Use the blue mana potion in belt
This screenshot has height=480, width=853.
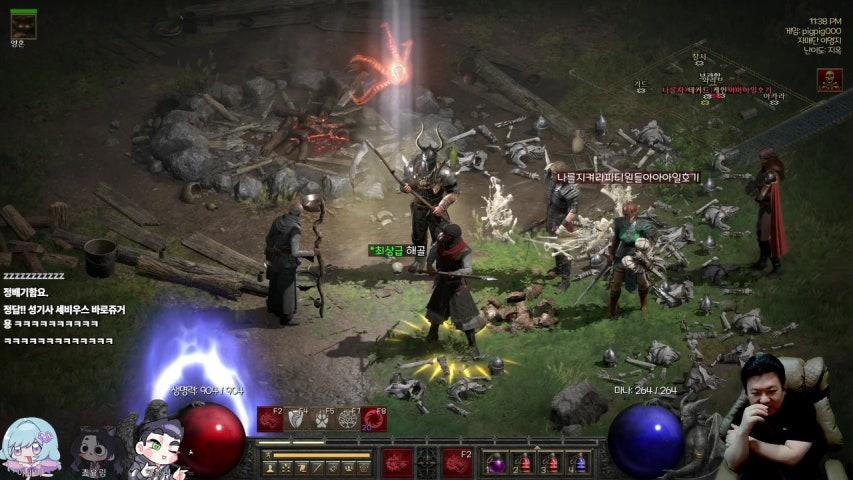pyautogui.click(x=578, y=464)
